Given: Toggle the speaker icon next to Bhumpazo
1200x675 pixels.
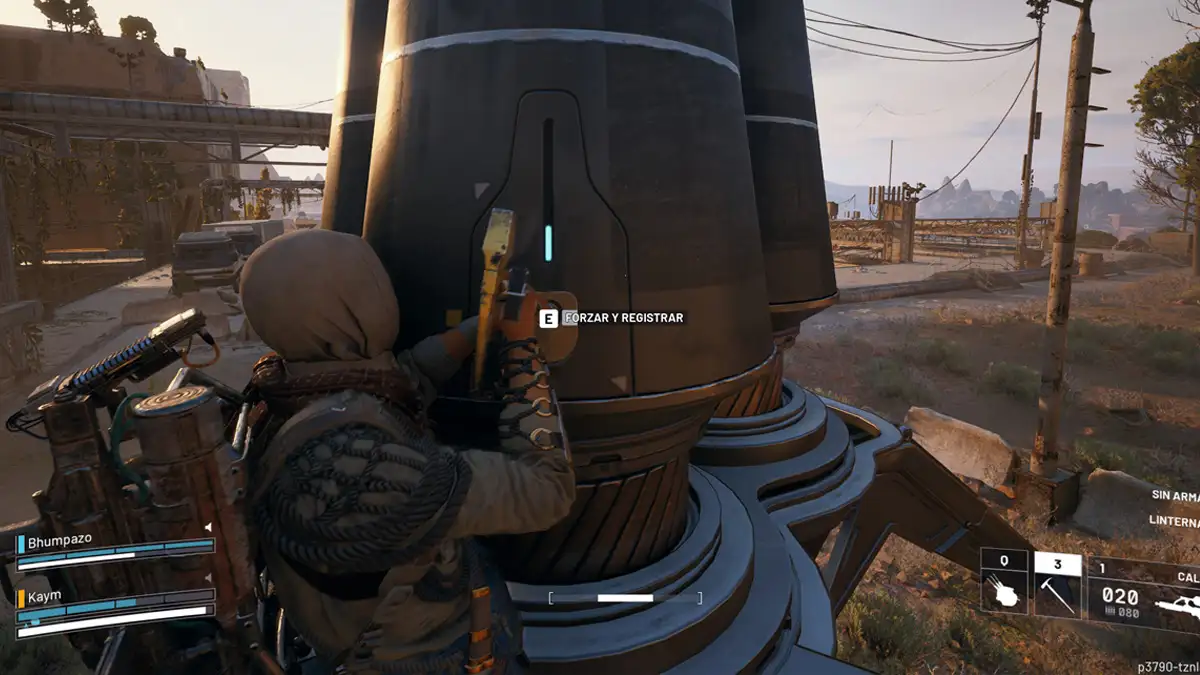Looking at the screenshot, I should click(x=208, y=526).
